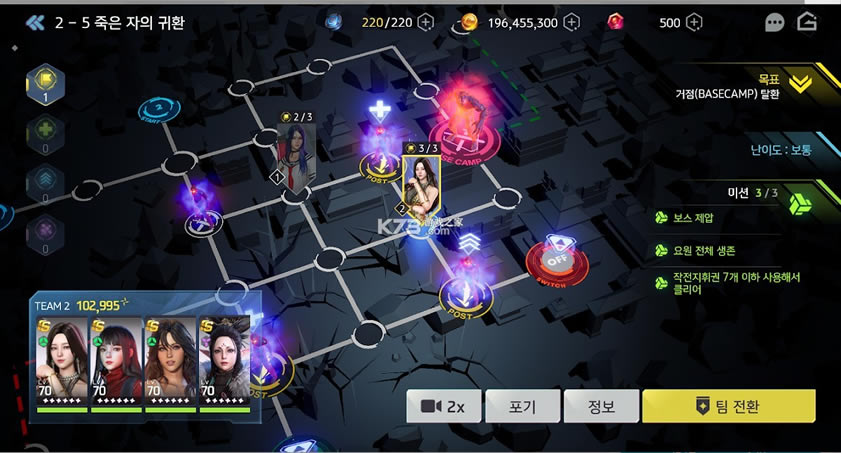This screenshot has width=841, height=453.
Task: Toggle the 2x playback speed button
Action: pos(443,406)
